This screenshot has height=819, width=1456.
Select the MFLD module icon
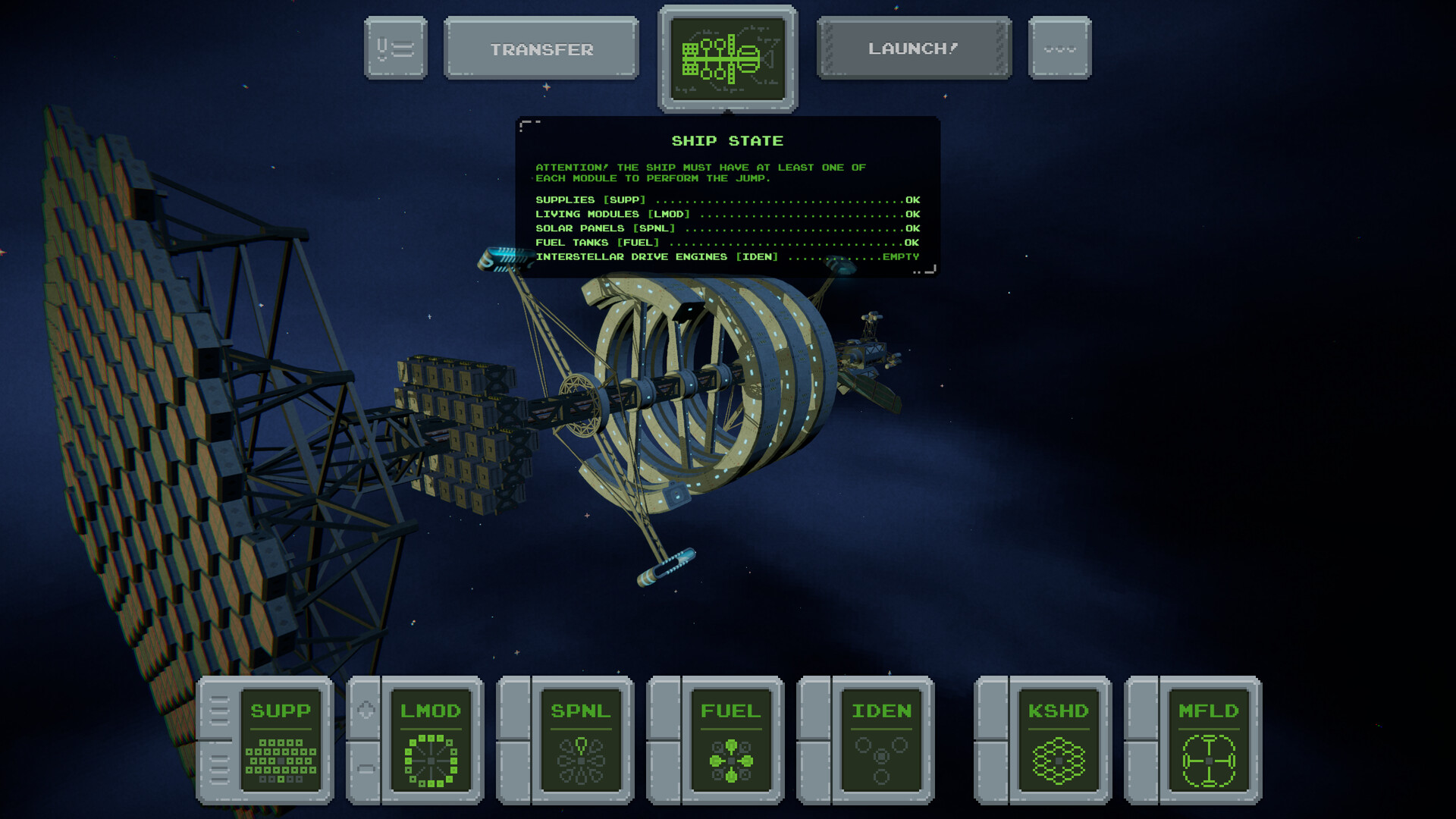coord(1208,739)
